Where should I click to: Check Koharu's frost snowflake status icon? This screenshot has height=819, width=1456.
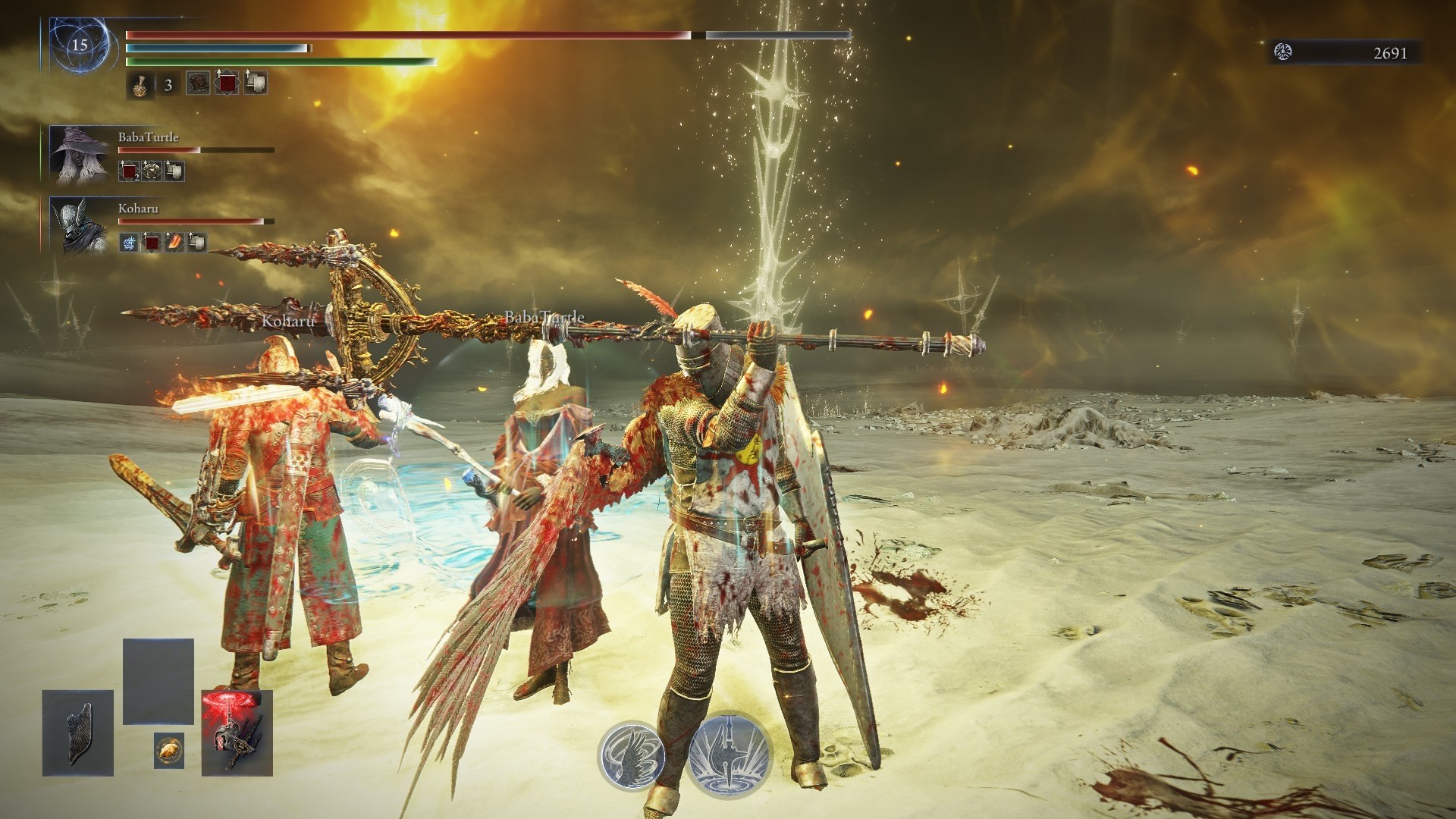[x=129, y=243]
